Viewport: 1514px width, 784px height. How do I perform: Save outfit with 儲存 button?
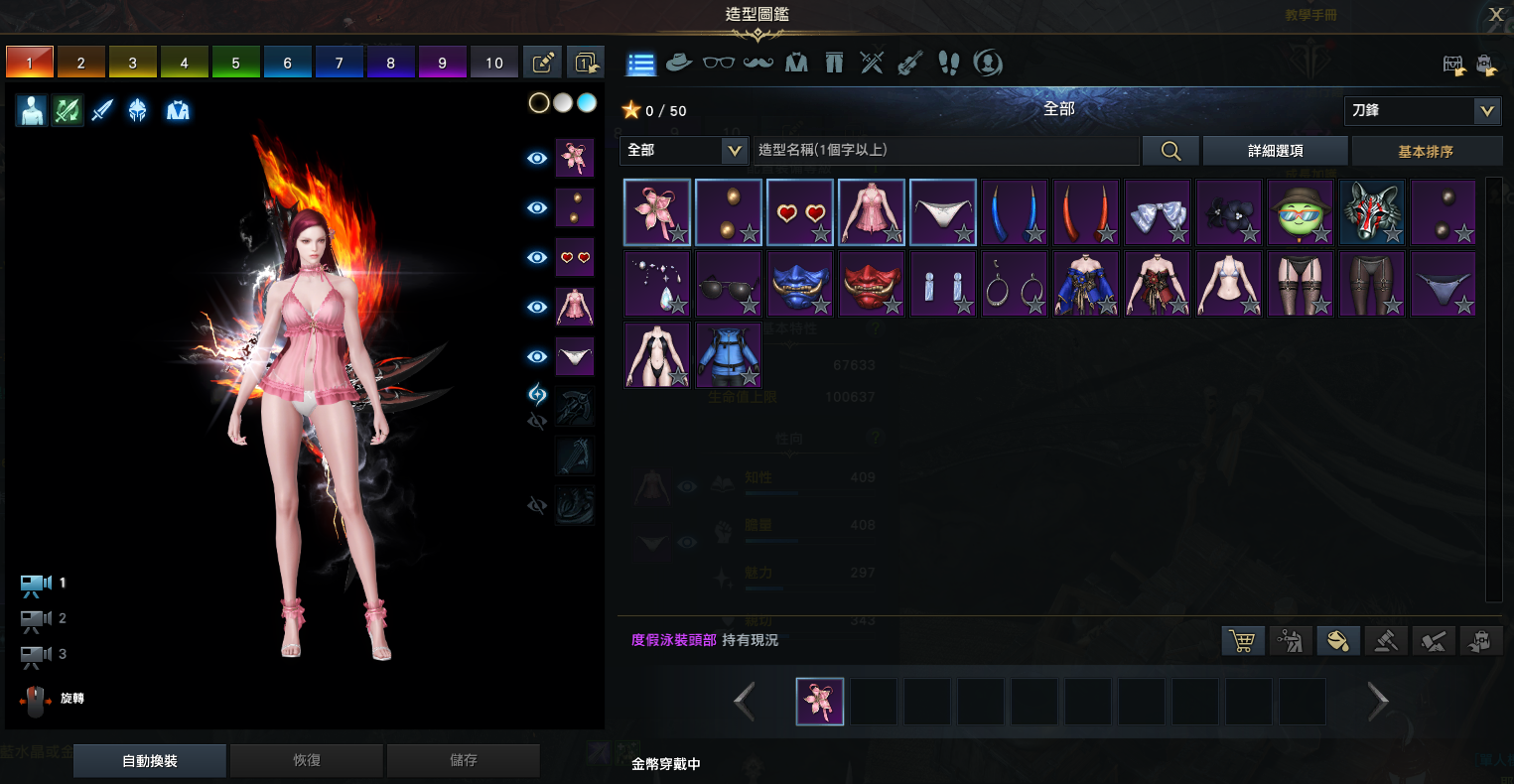coord(463,760)
